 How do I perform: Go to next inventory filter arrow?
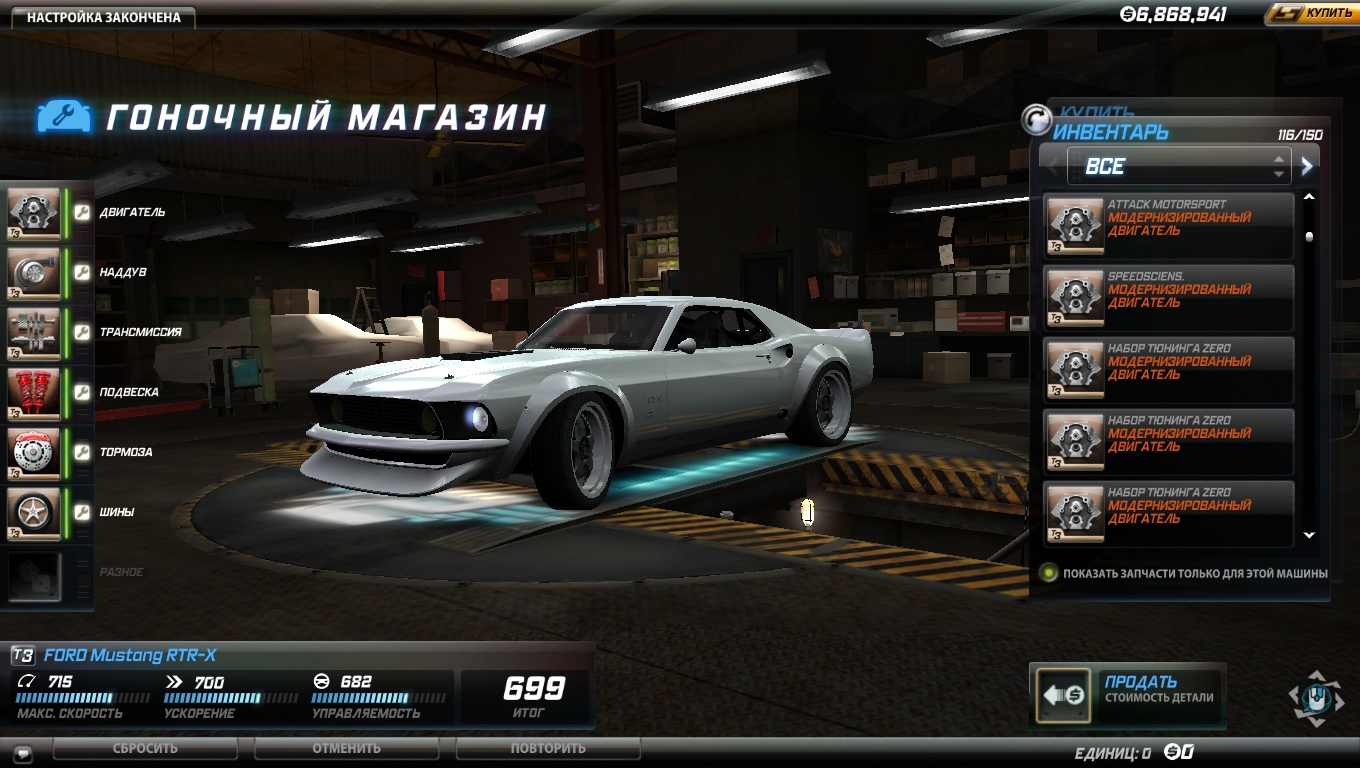click(x=1307, y=166)
